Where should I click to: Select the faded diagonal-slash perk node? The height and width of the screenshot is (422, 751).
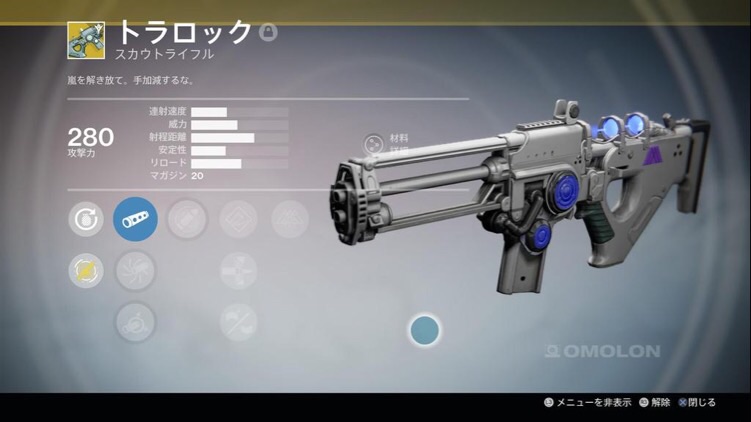238,321
